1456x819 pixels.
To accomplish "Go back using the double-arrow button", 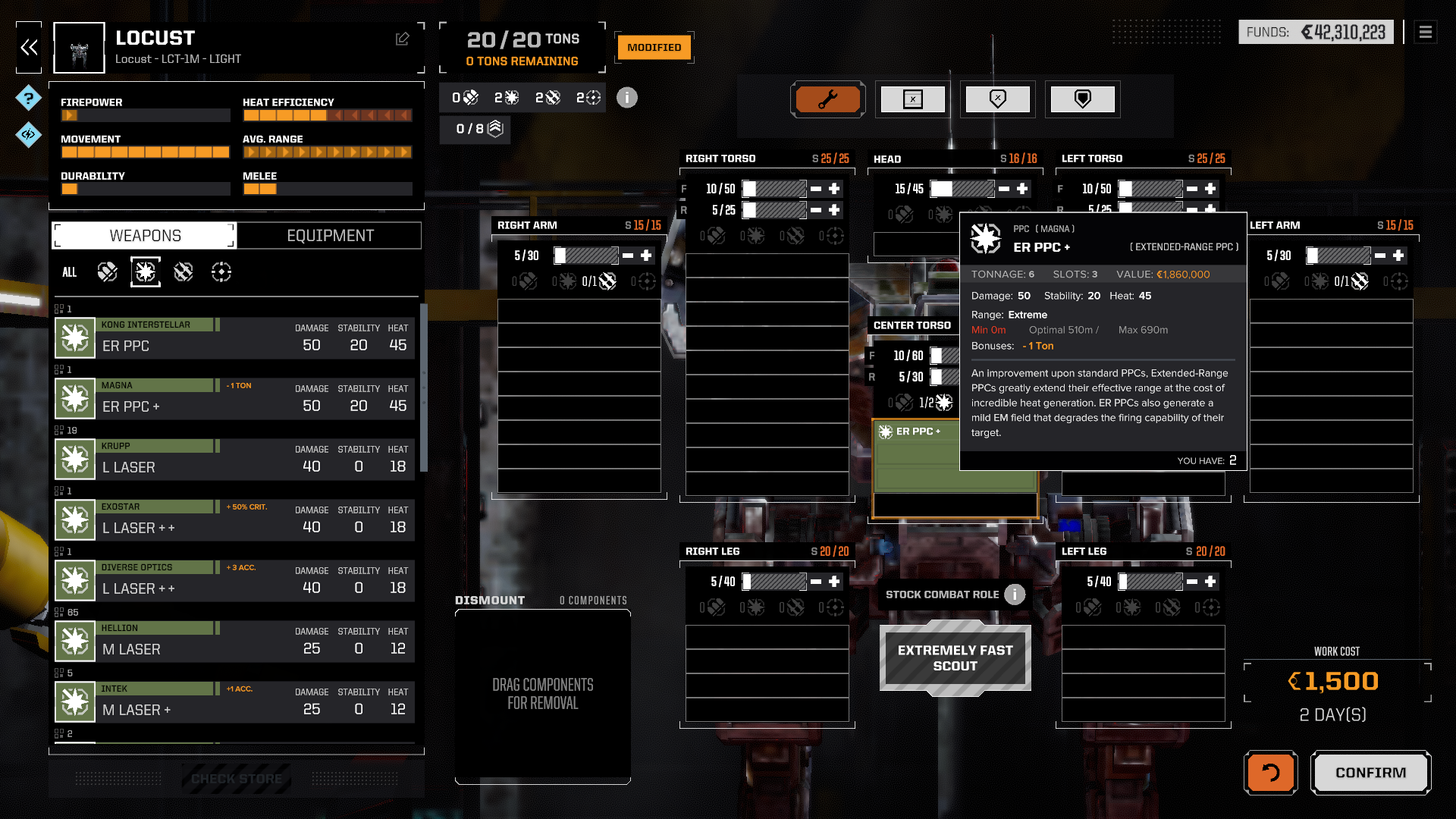I will click(29, 48).
